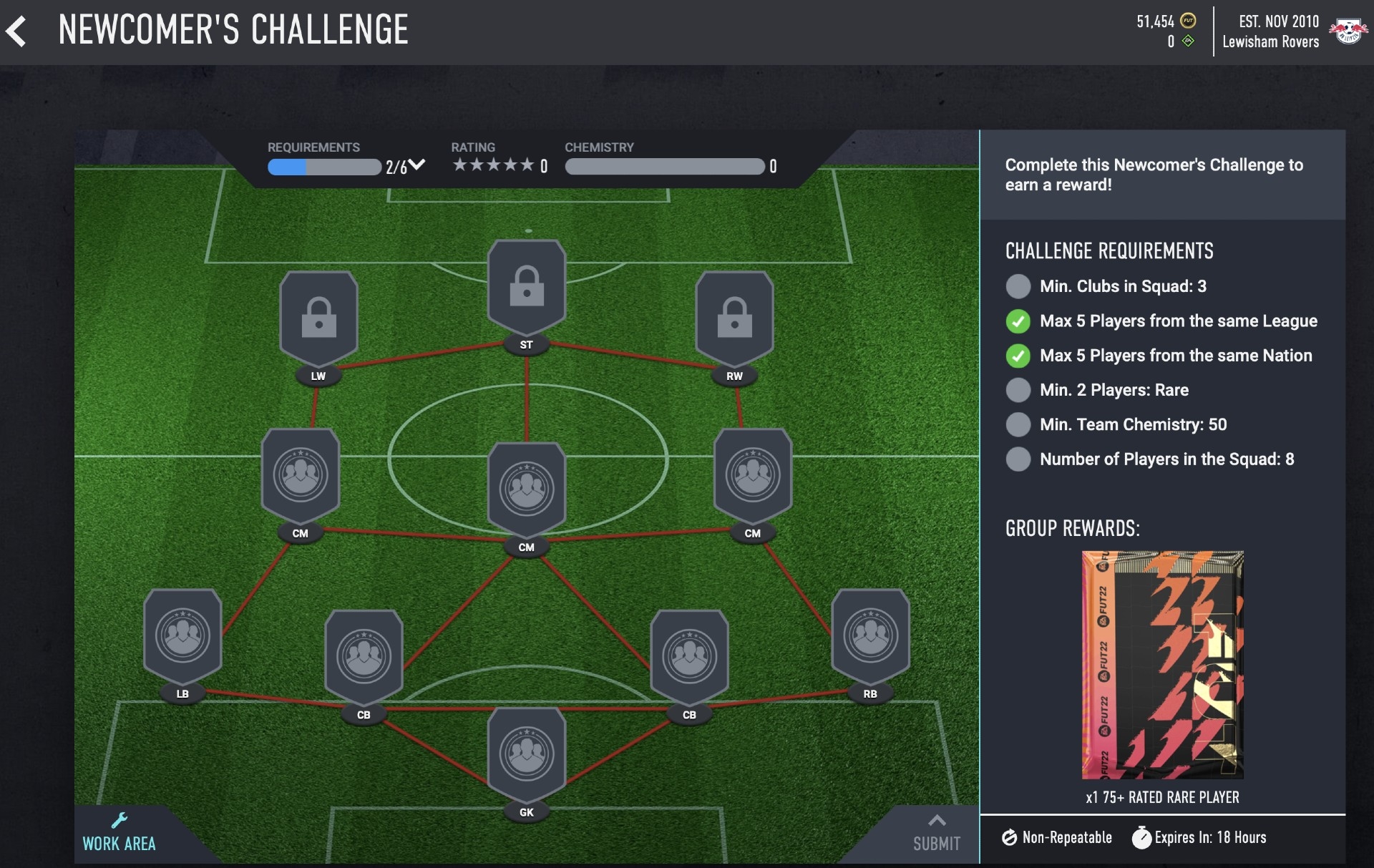The image size is (1374, 868).
Task: Click the back arrow to exit the challenge
Action: [x=18, y=30]
